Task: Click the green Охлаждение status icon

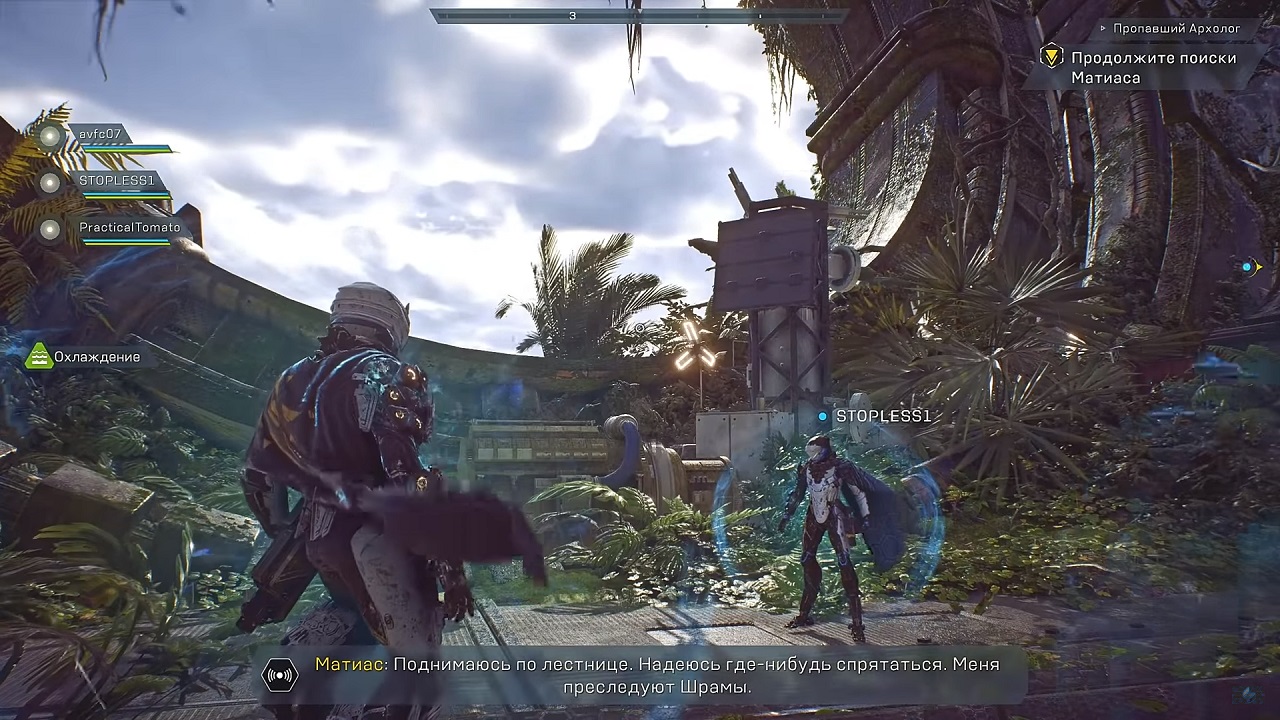Action: [39, 357]
